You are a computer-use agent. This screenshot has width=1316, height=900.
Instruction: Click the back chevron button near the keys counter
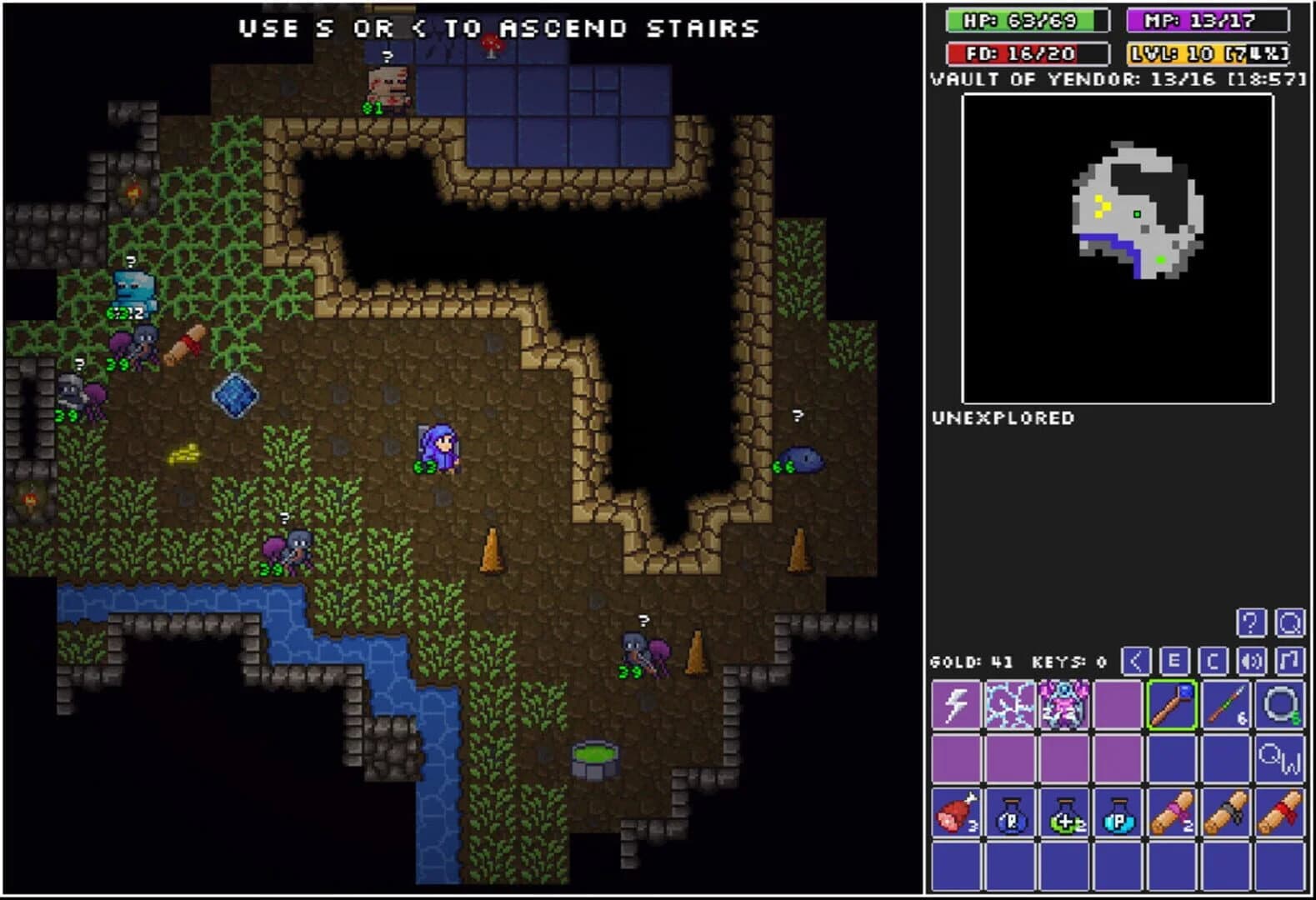[1136, 661]
